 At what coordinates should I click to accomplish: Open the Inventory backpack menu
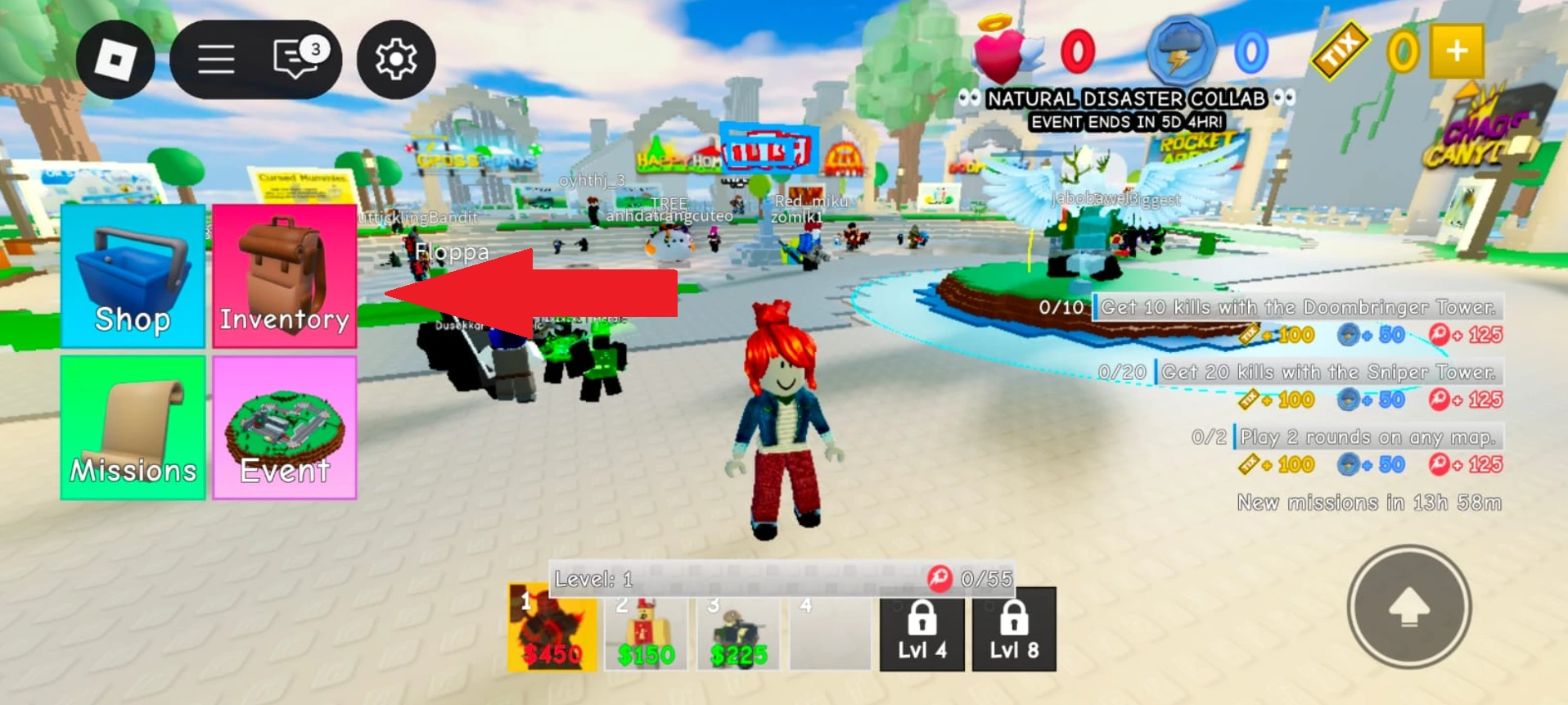point(284,277)
